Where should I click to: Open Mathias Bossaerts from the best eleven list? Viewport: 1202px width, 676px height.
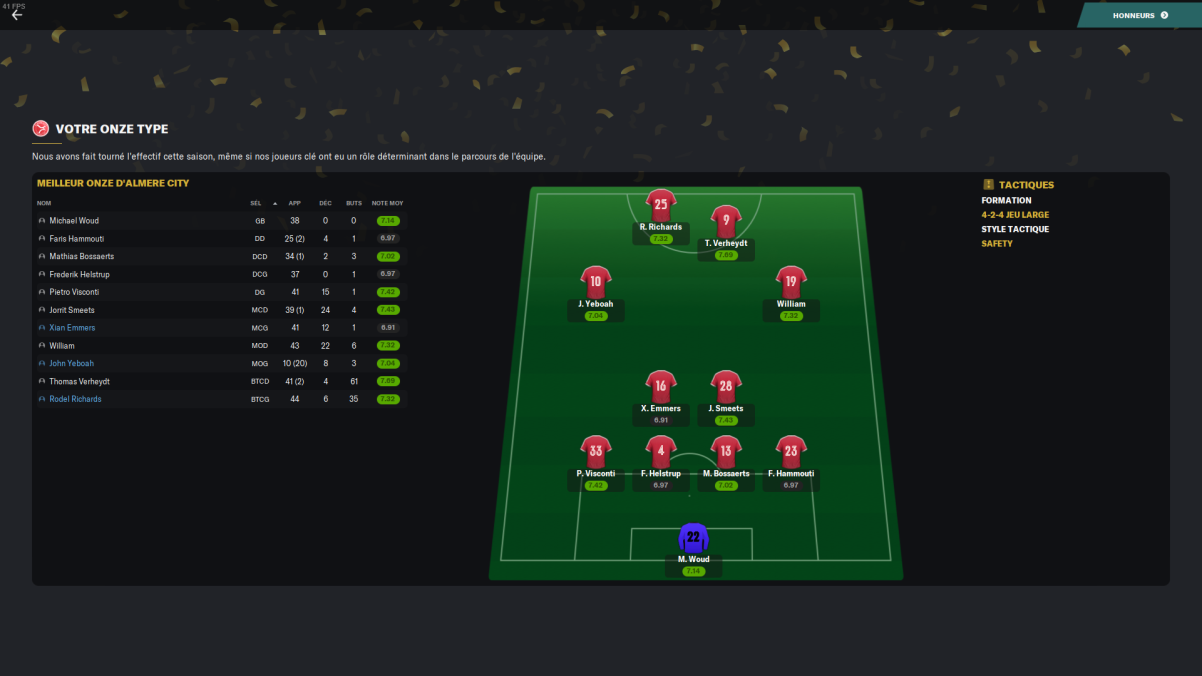(x=81, y=257)
